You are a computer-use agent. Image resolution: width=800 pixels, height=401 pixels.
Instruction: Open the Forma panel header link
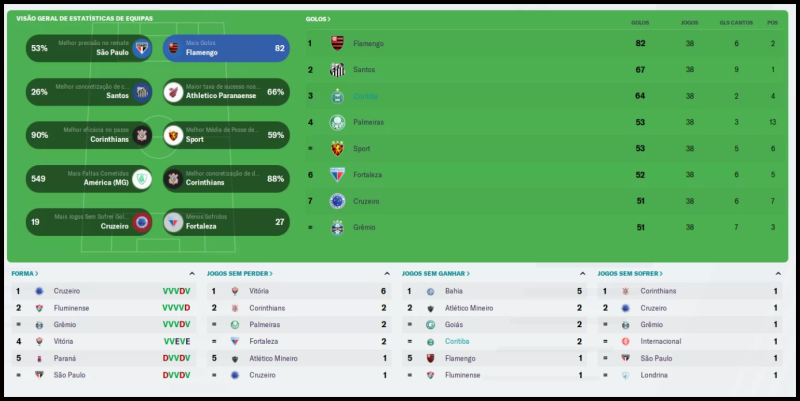coord(24,273)
